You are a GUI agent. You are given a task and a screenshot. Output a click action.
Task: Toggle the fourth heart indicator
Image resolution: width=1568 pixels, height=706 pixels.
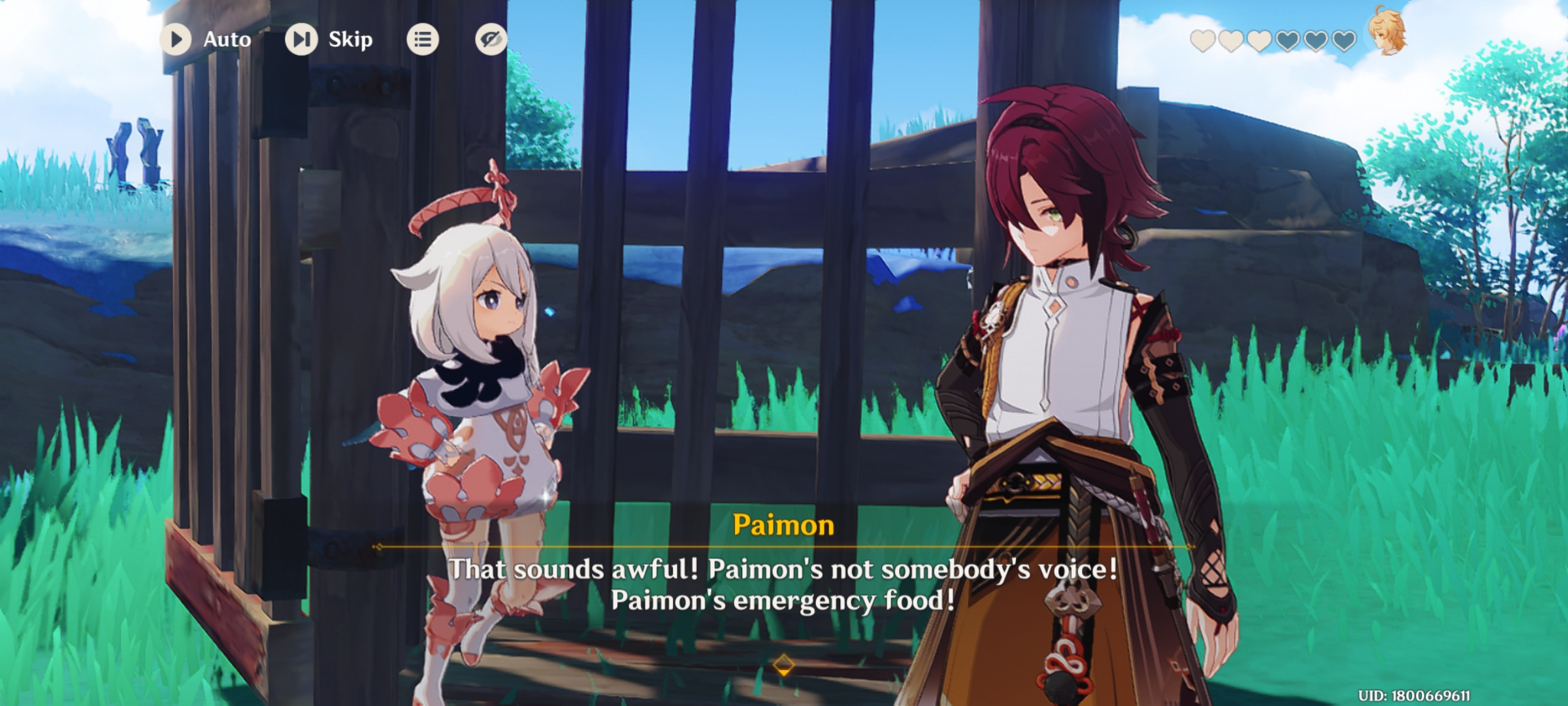(1288, 42)
